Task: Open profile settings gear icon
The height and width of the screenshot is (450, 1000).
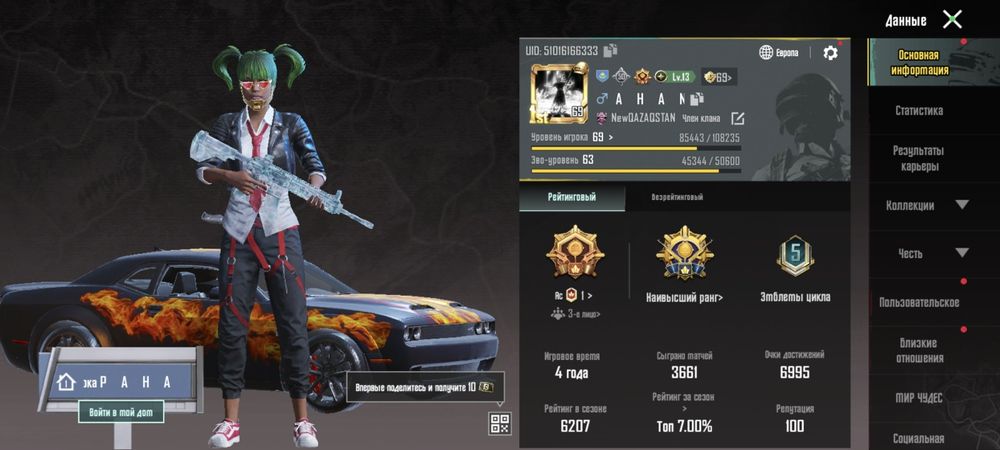Action: [x=830, y=53]
